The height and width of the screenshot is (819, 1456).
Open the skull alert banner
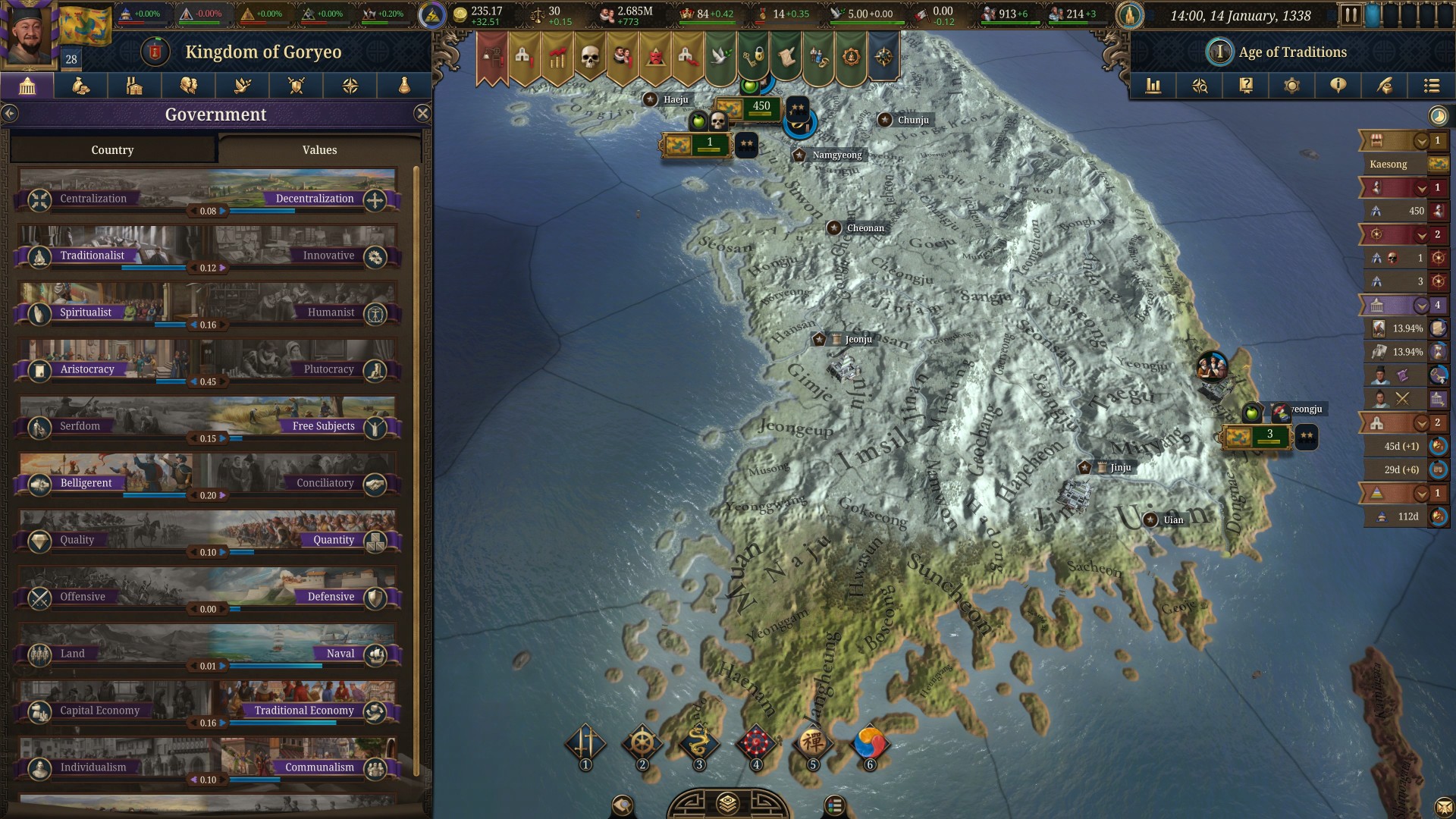(x=589, y=57)
